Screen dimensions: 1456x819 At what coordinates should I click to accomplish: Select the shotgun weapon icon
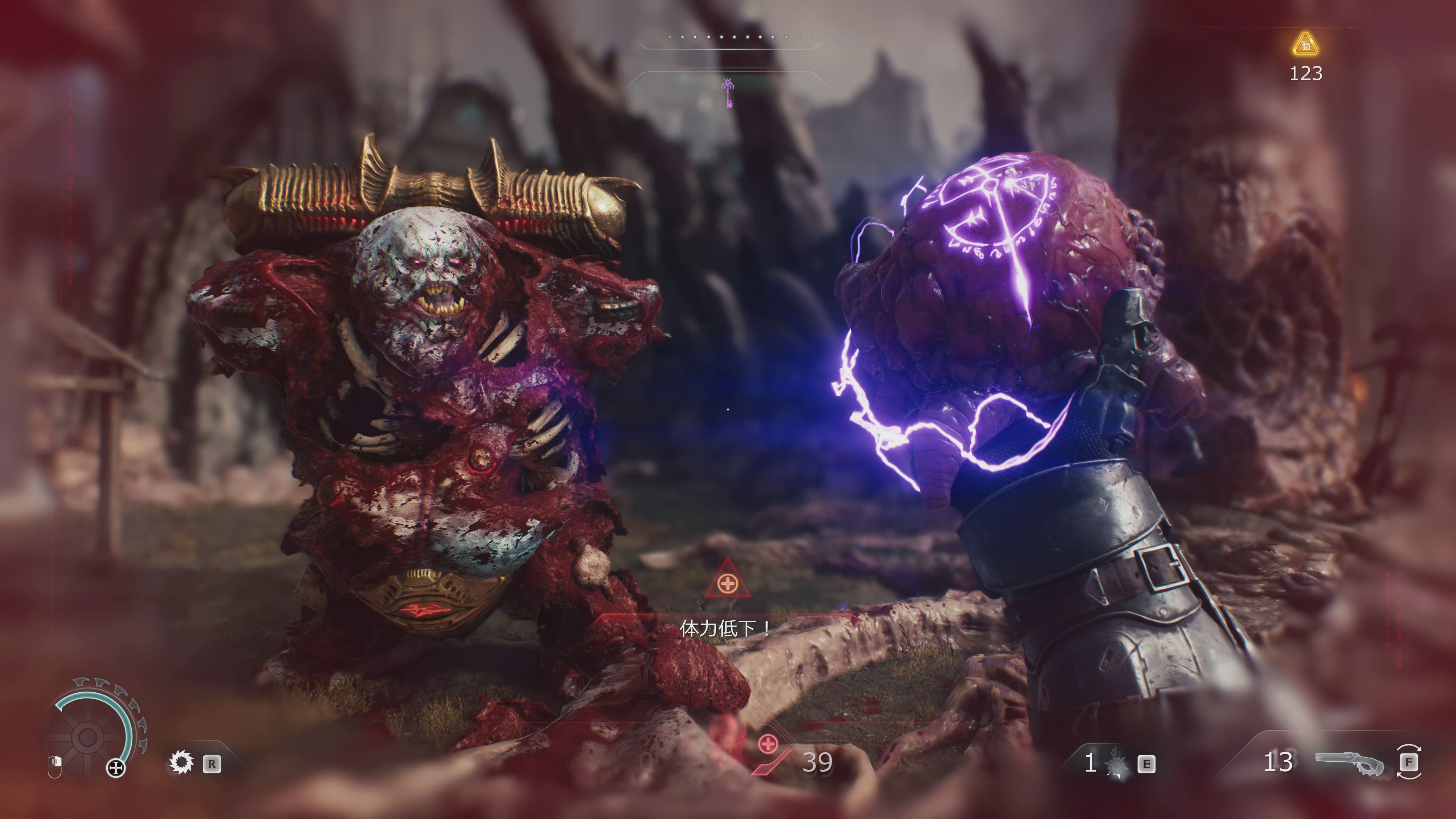click(1349, 763)
